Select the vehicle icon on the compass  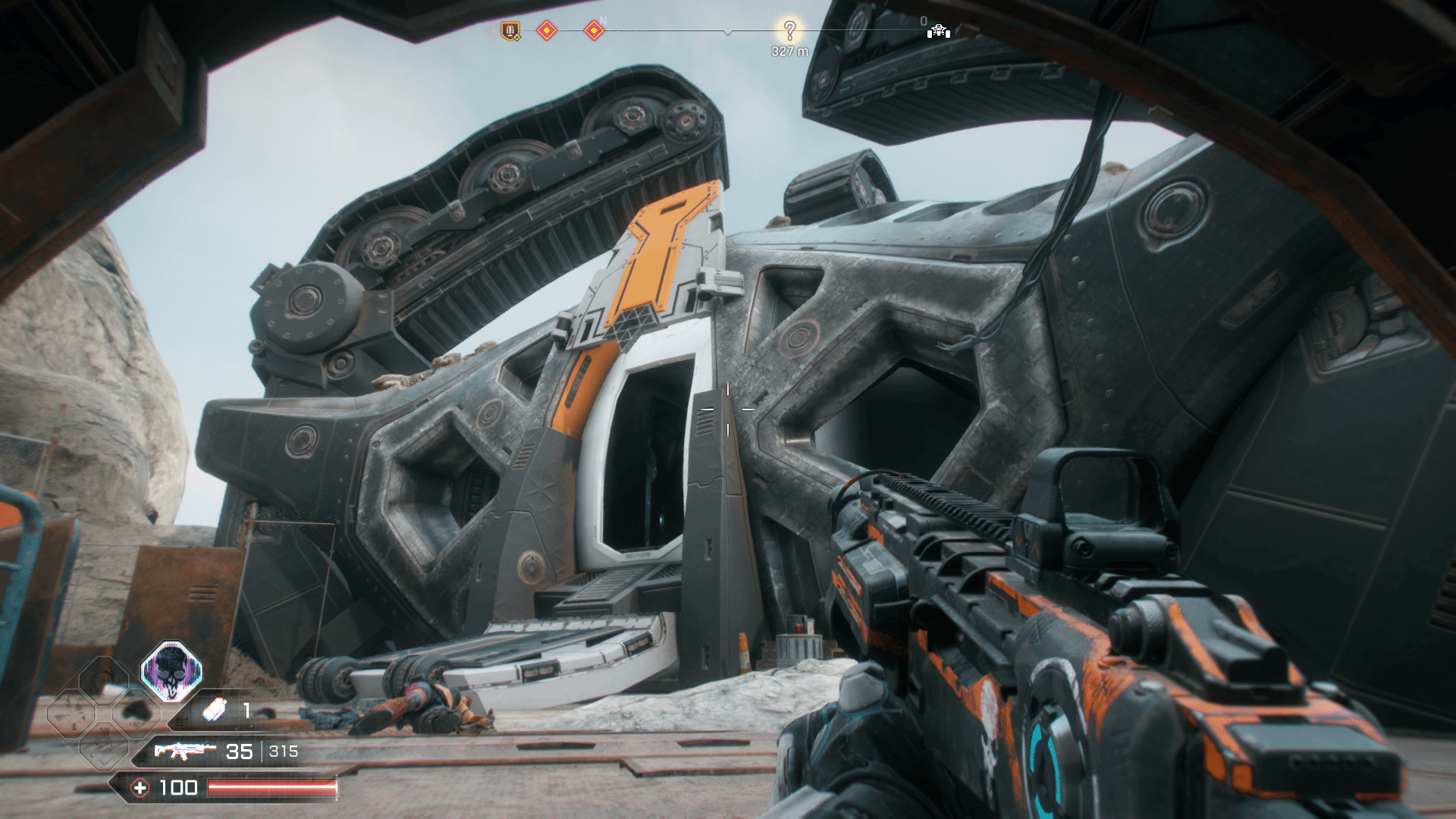tap(939, 30)
